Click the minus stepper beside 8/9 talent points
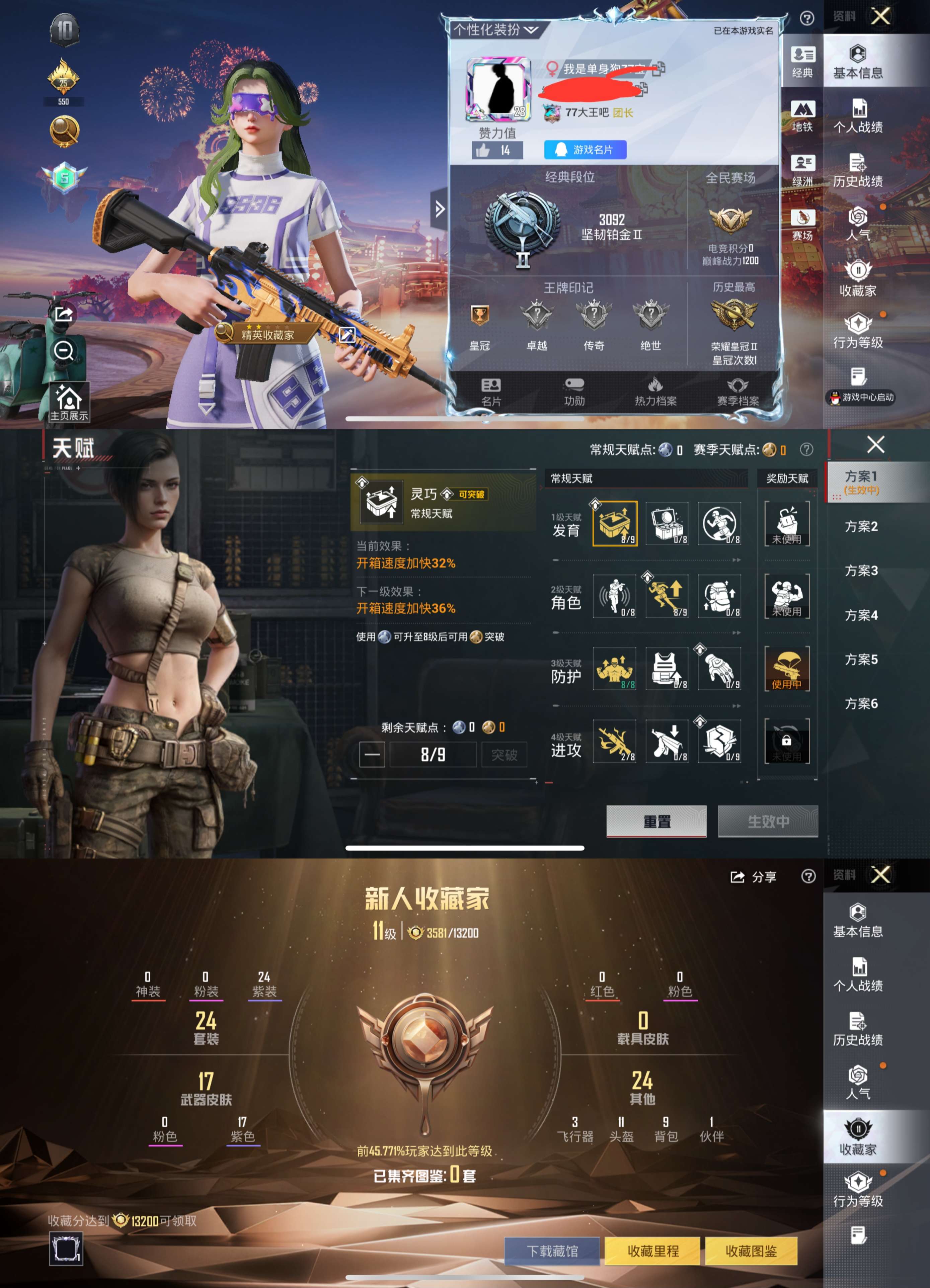Viewport: 930px width, 1288px height. point(372,754)
